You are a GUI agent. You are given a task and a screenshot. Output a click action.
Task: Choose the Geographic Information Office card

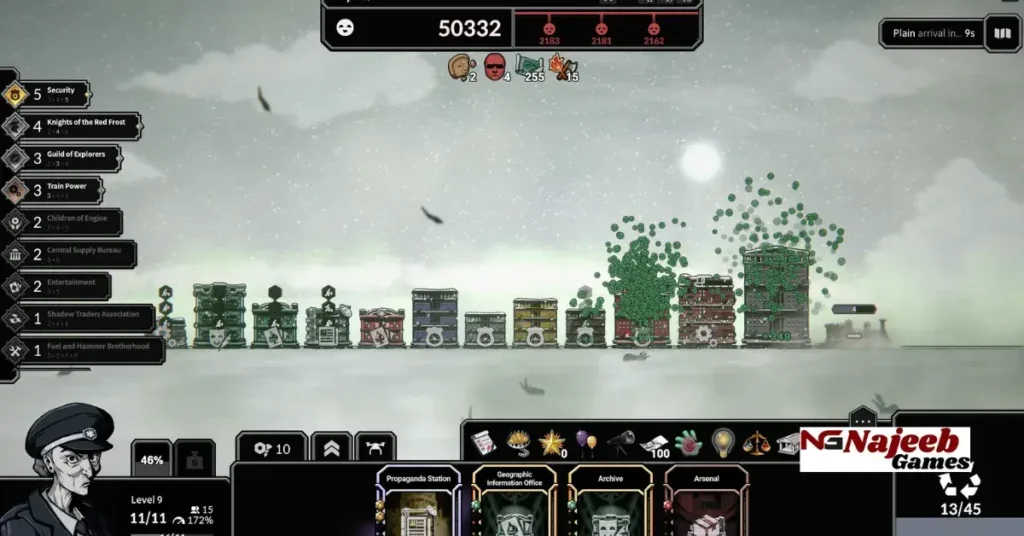point(514,502)
